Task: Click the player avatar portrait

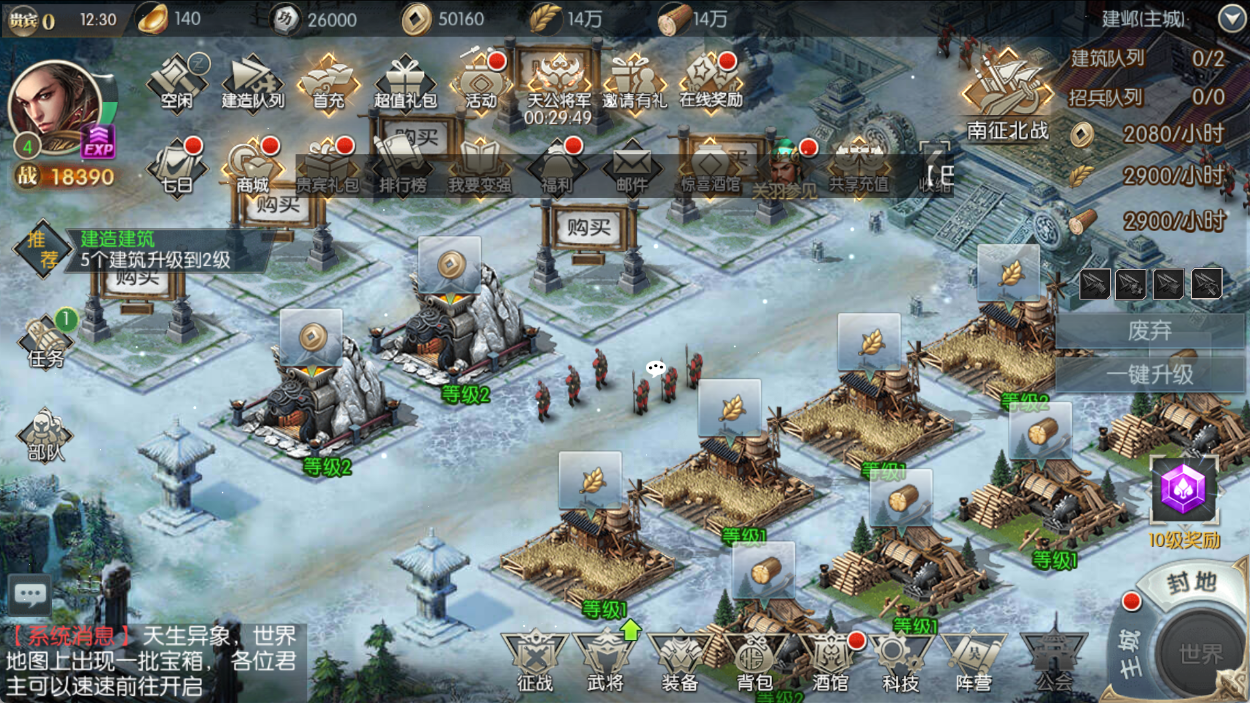Action: [55, 105]
